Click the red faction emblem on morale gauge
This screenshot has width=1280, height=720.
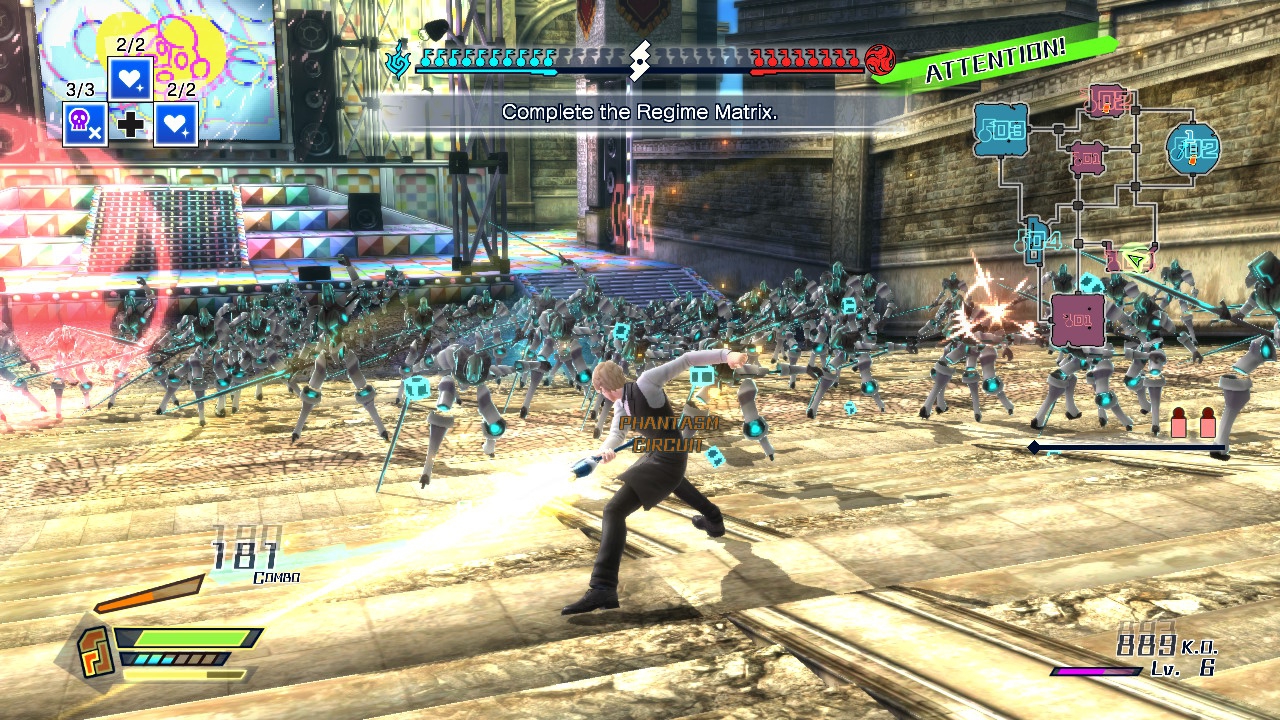tap(881, 59)
